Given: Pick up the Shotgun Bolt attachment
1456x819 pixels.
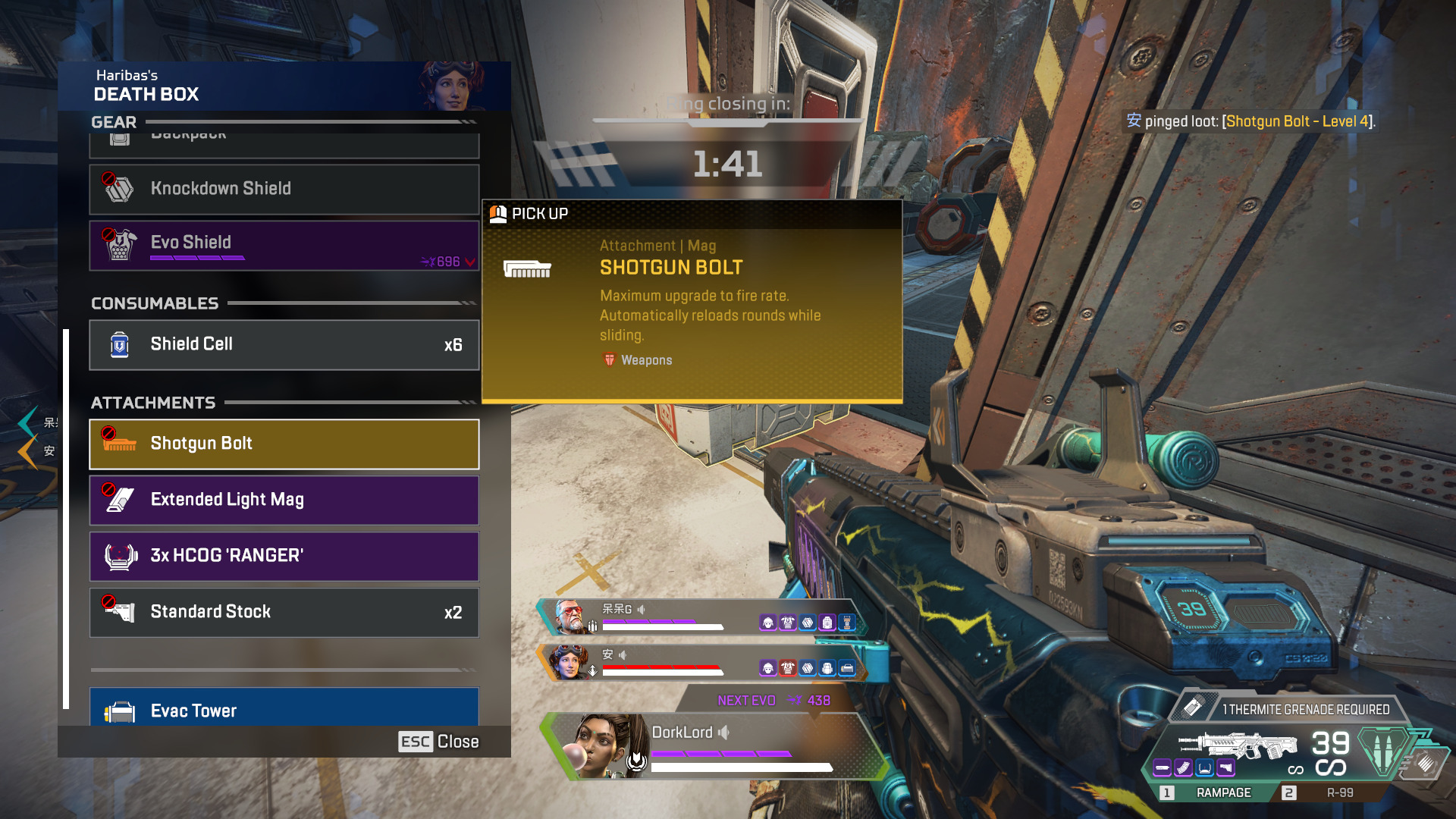Looking at the screenshot, I should [284, 444].
